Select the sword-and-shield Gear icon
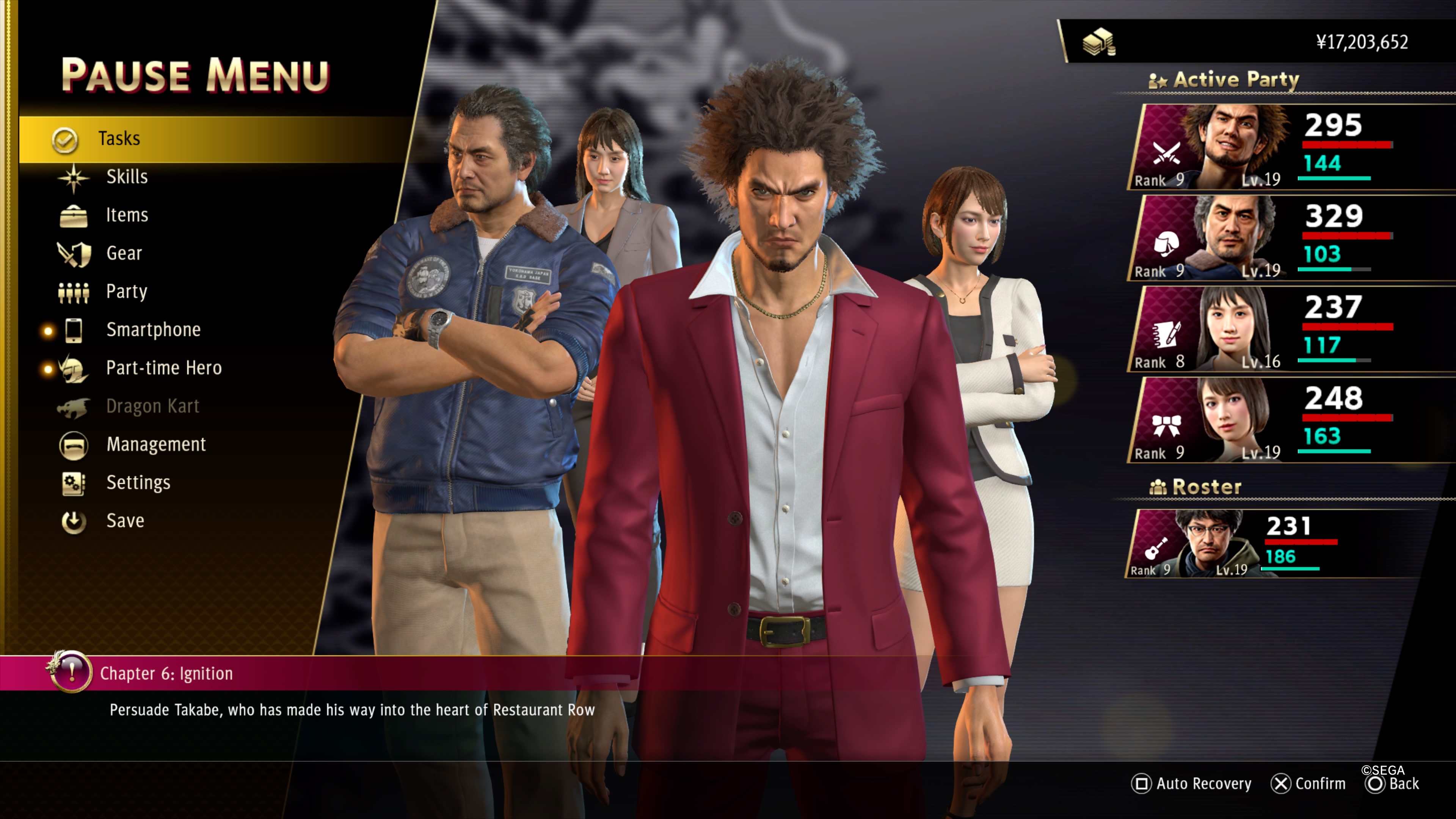 74,253
